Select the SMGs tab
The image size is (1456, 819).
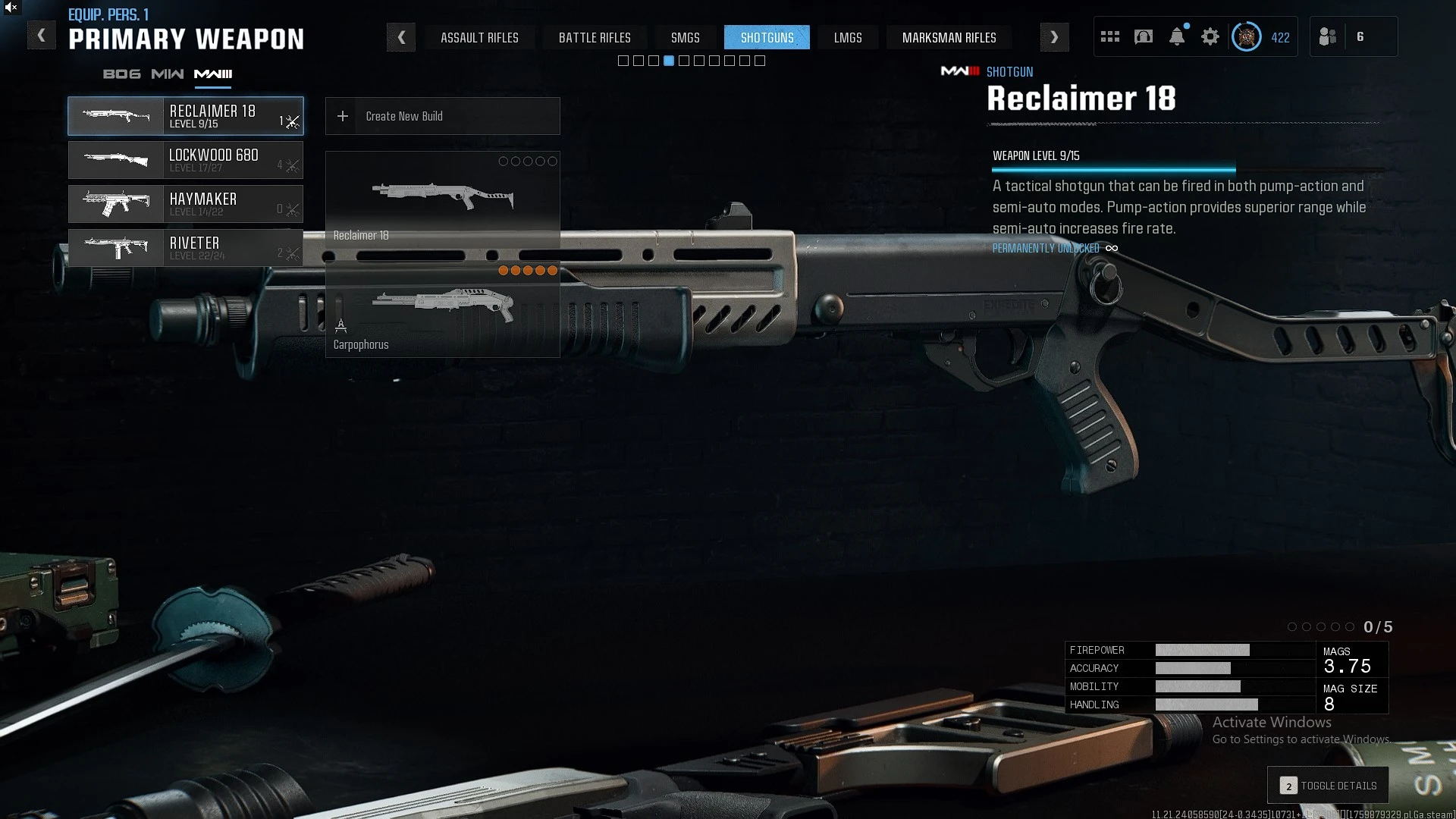(685, 37)
